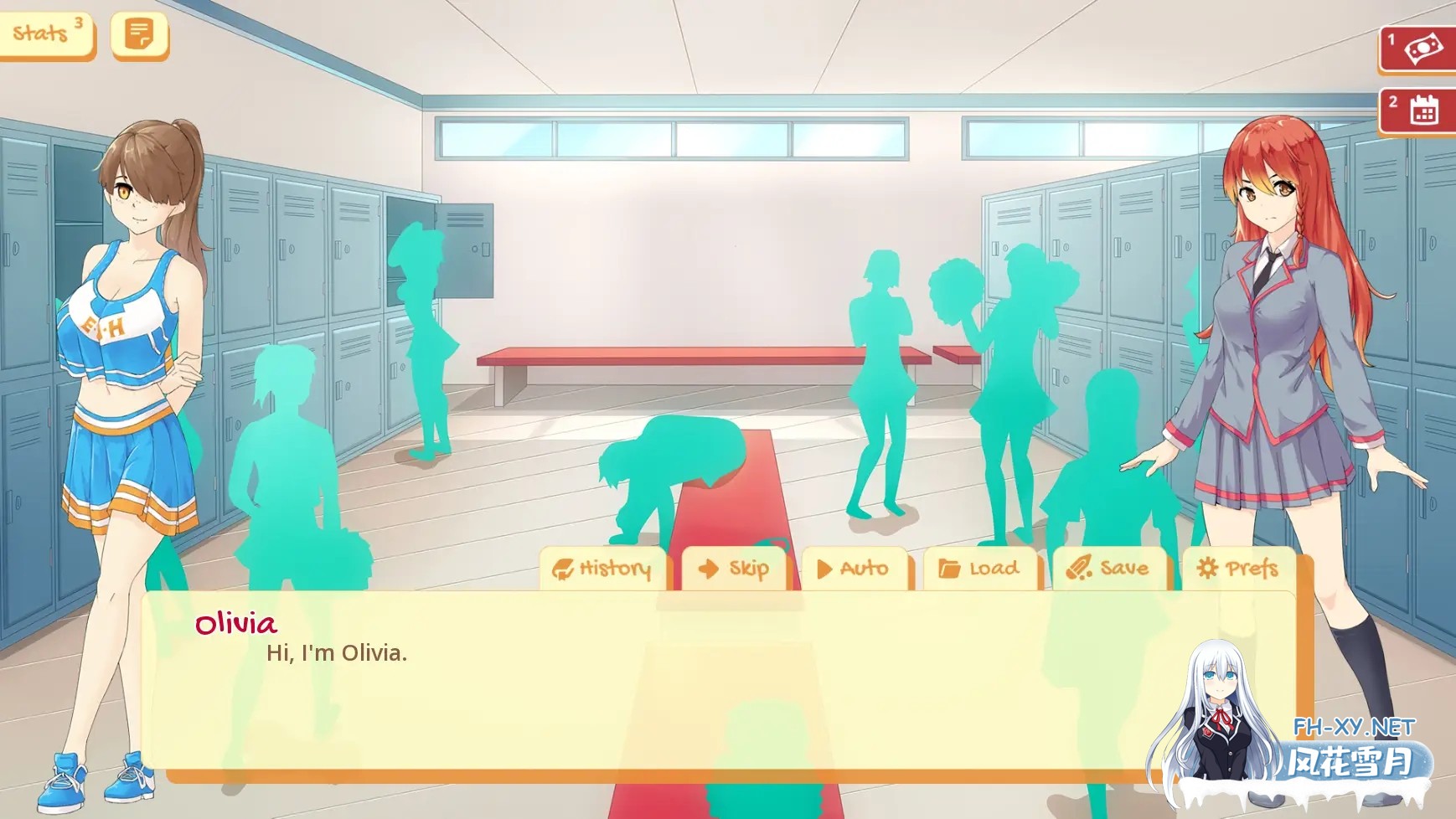This screenshot has width=1456, height=819.
Task: Click the folder icon to Load a save
Action: 948,568
